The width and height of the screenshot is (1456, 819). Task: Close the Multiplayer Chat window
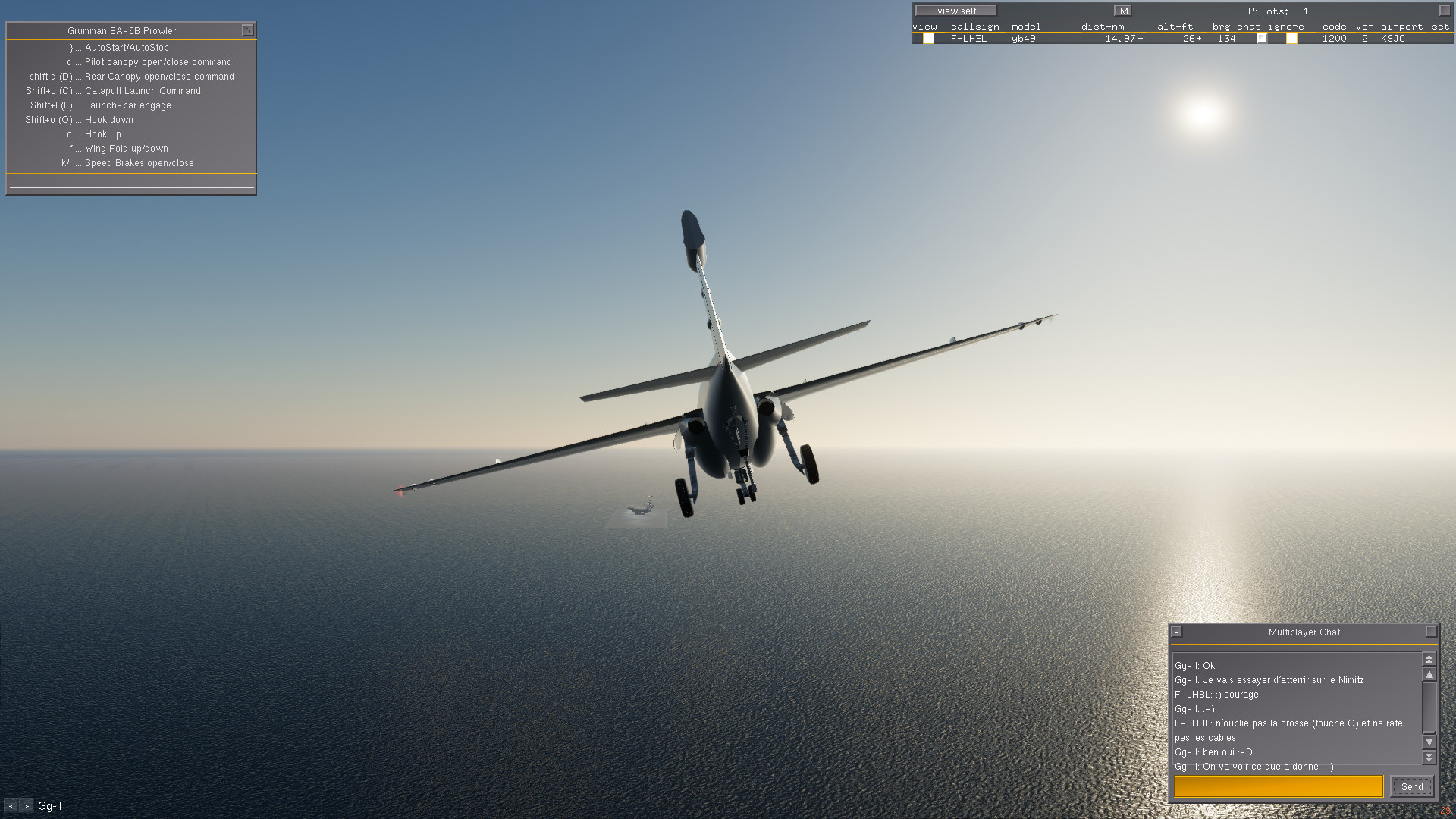[x=1431, y=632]
